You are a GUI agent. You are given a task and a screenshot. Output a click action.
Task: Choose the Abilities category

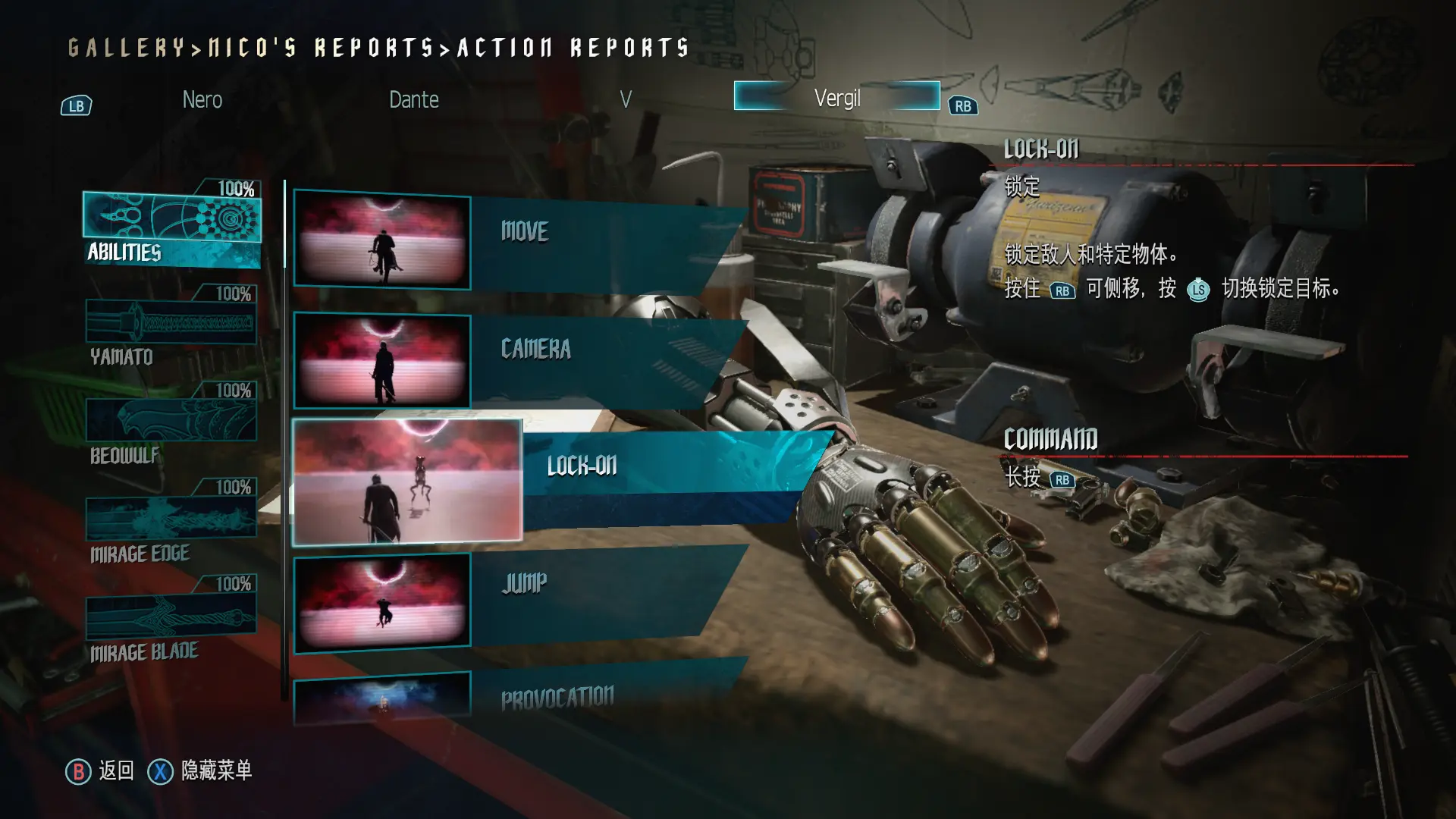172,229
